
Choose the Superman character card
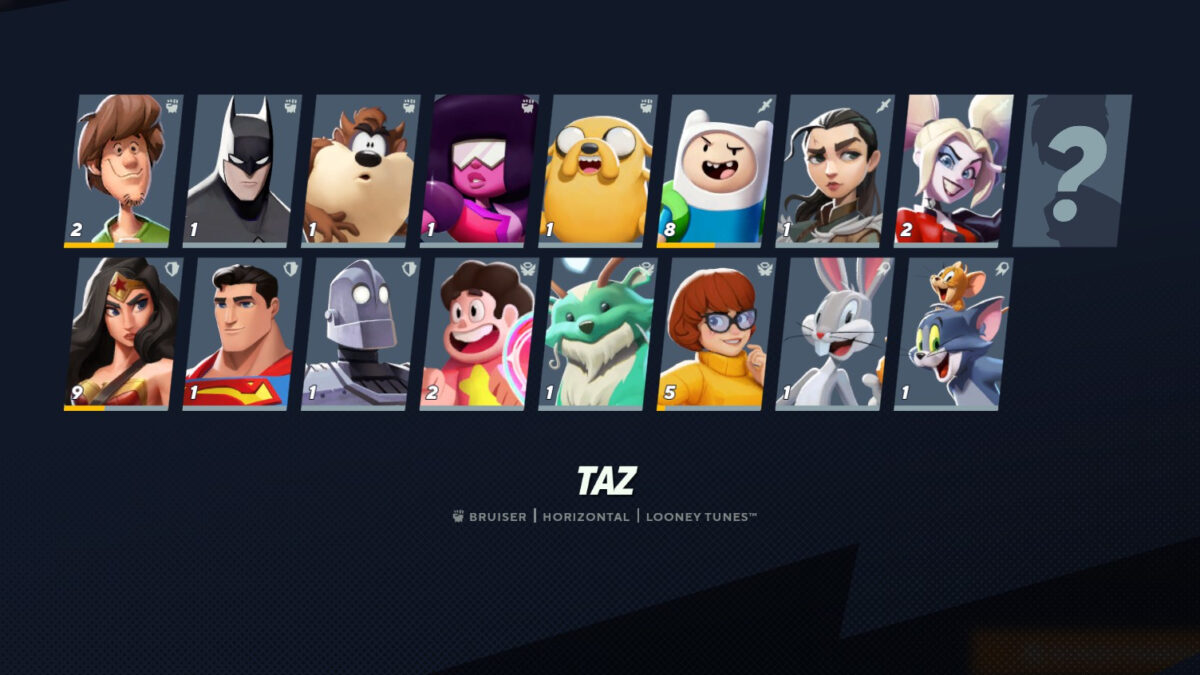click(x=241, y=333)
